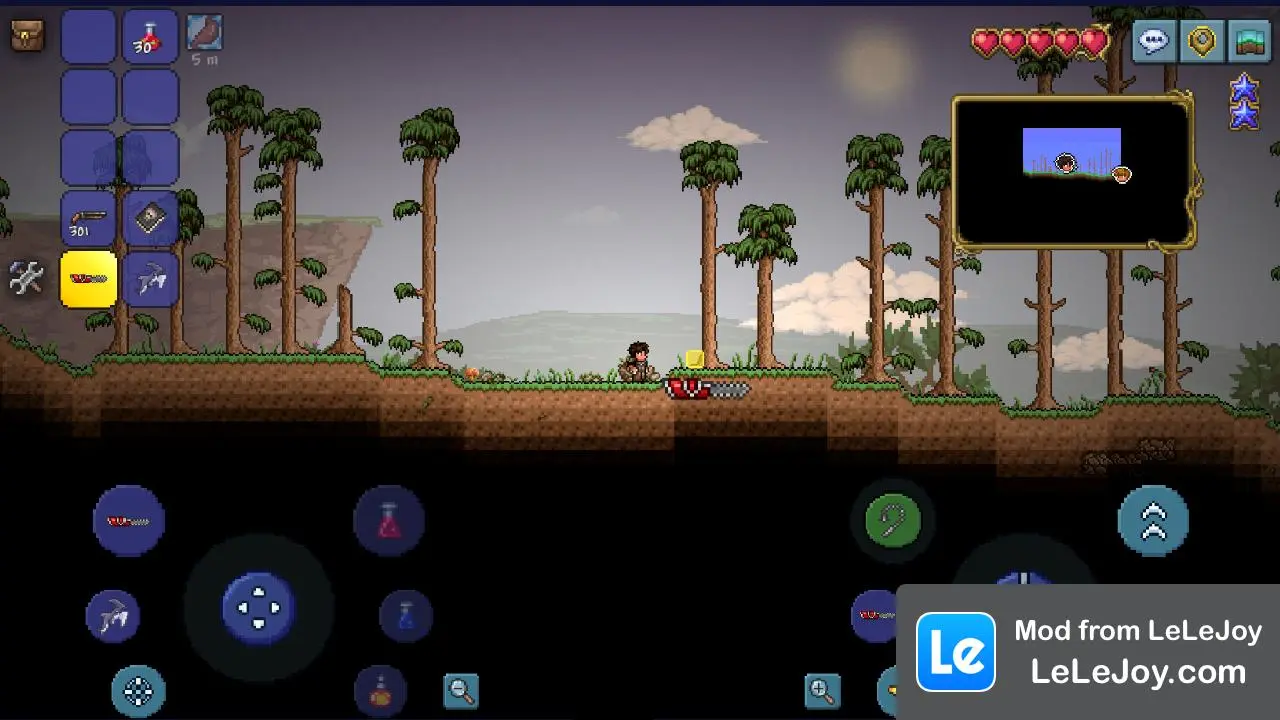Tap the zoom-in magnifier control
This screenshot has height=720, width=1280.
[x=822, y=690]
